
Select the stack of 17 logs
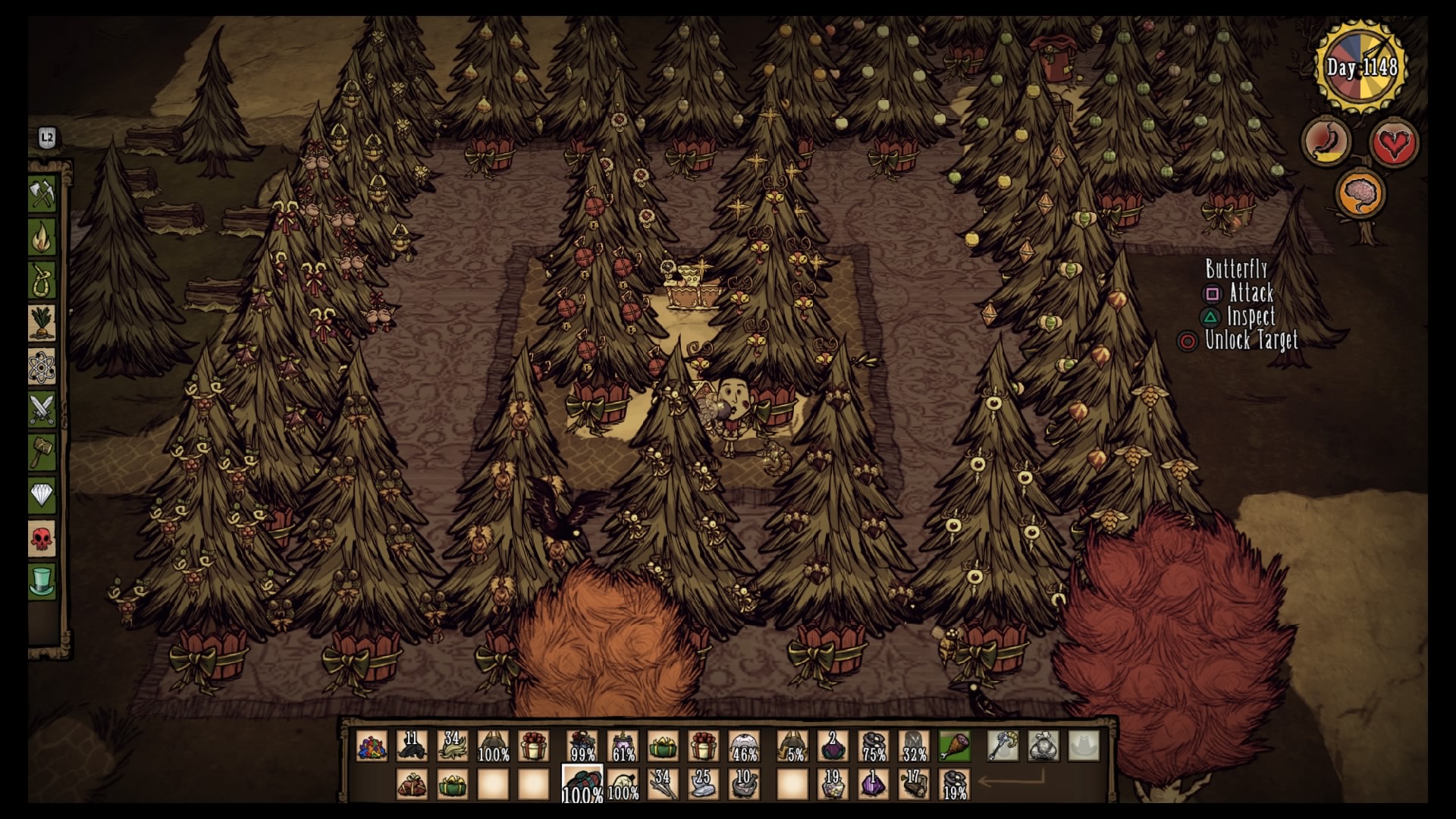pos(914,784)
